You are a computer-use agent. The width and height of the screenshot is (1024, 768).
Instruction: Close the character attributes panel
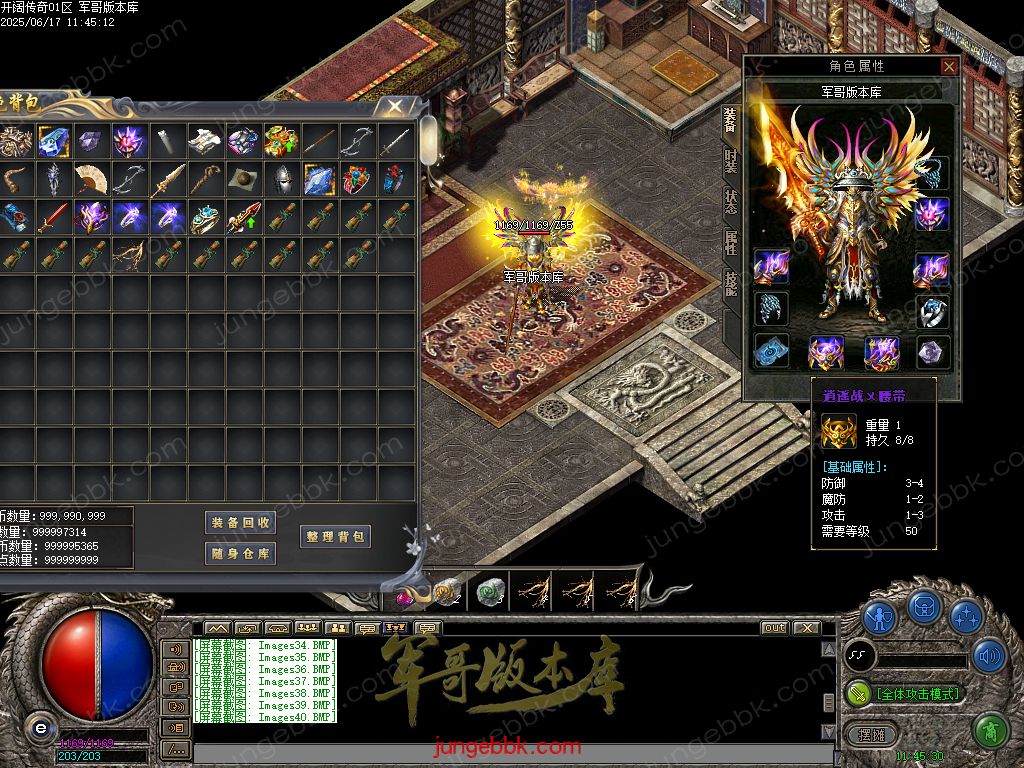pyautogui.click(x=949, y=67)
